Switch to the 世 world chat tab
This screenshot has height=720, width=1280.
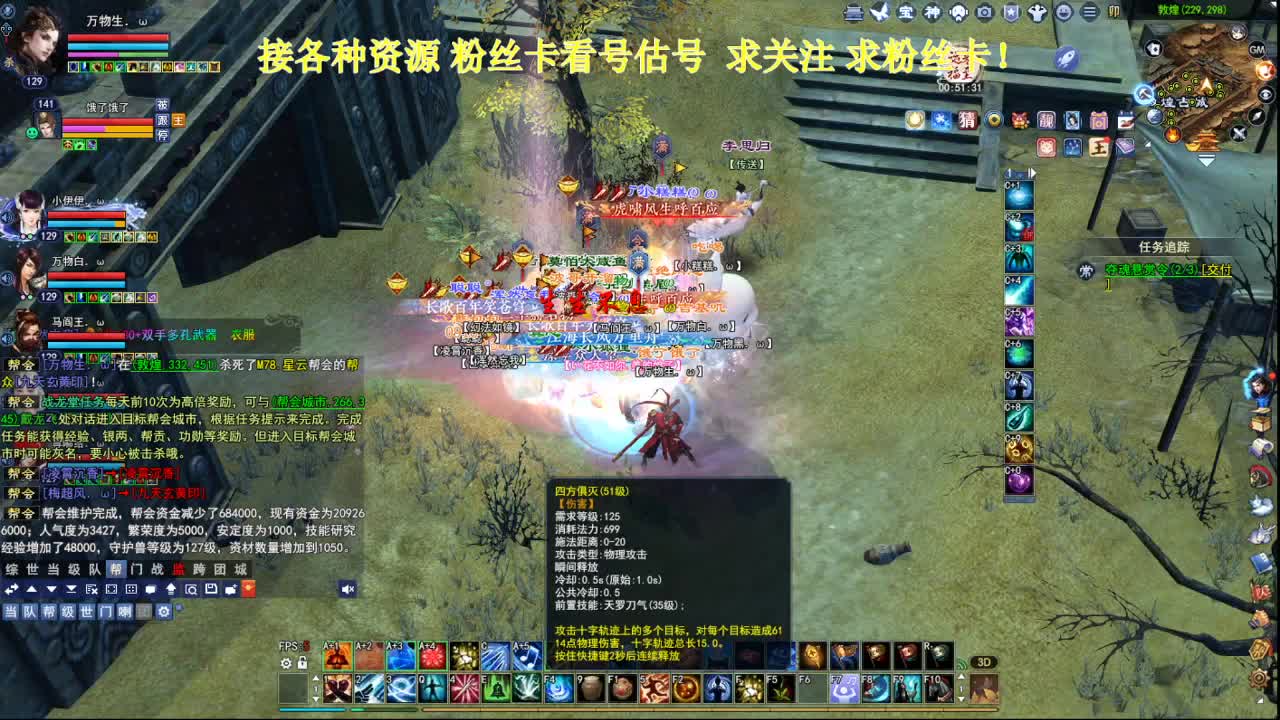[x=33, y=571]
